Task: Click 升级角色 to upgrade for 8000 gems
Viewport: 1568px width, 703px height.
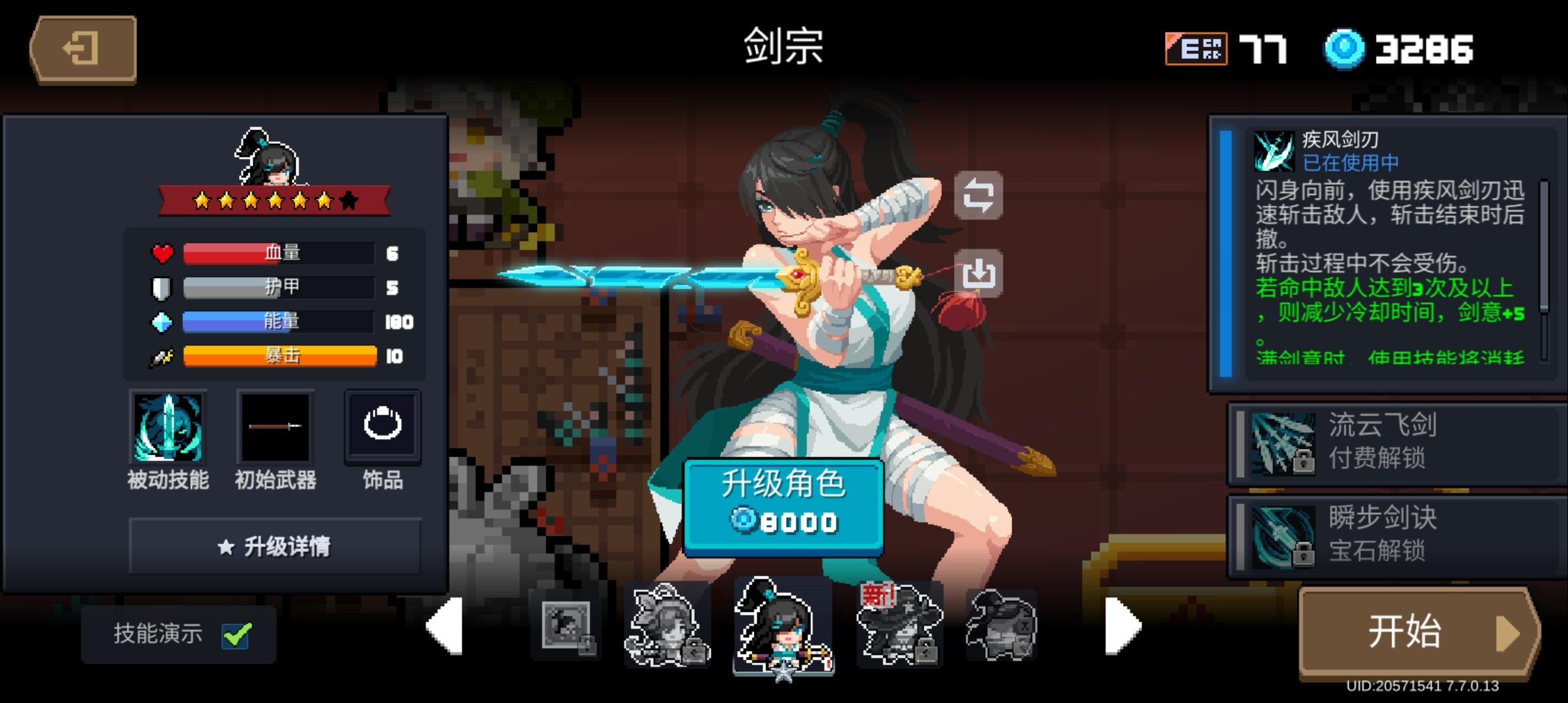Action: [786, 503]
